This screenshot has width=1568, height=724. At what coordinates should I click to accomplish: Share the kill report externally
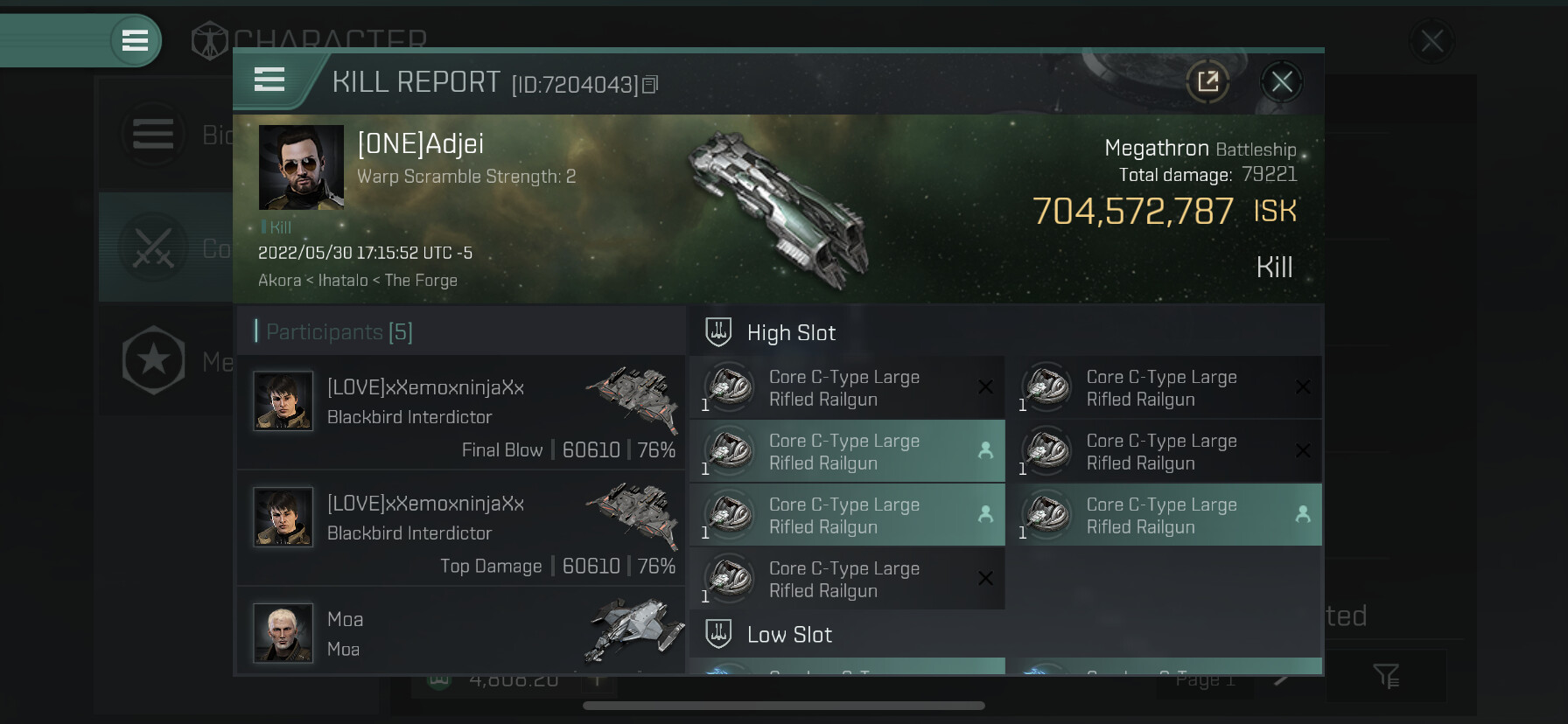click(1207, 82)
